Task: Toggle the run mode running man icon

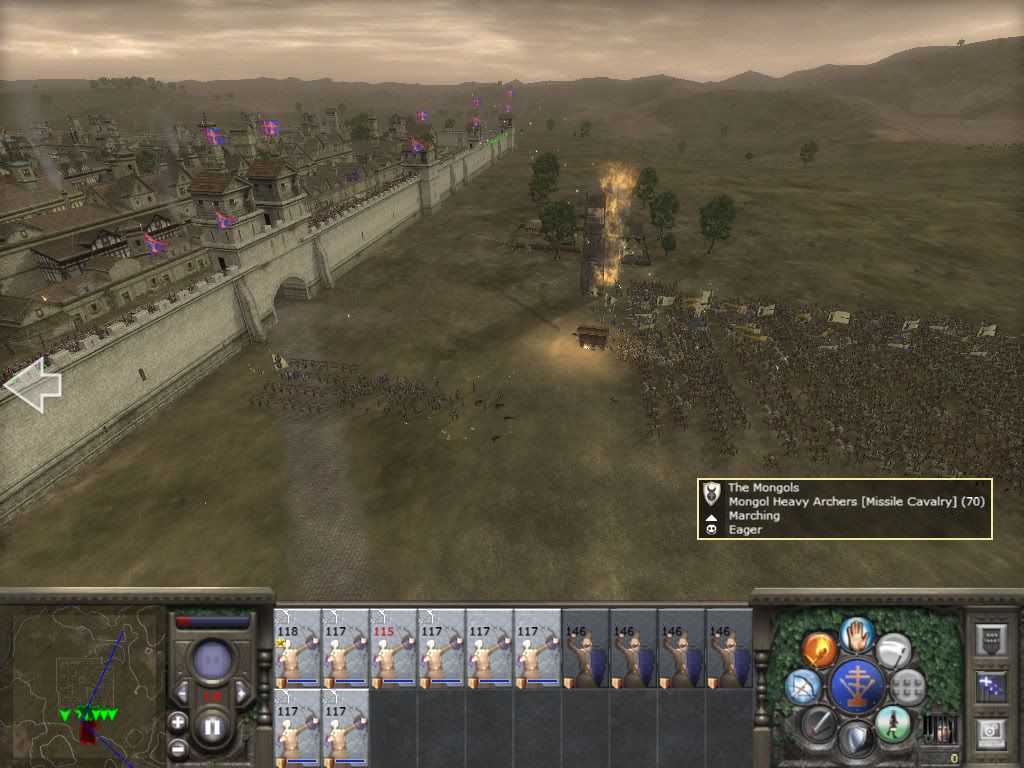Action: coord(892,722)
